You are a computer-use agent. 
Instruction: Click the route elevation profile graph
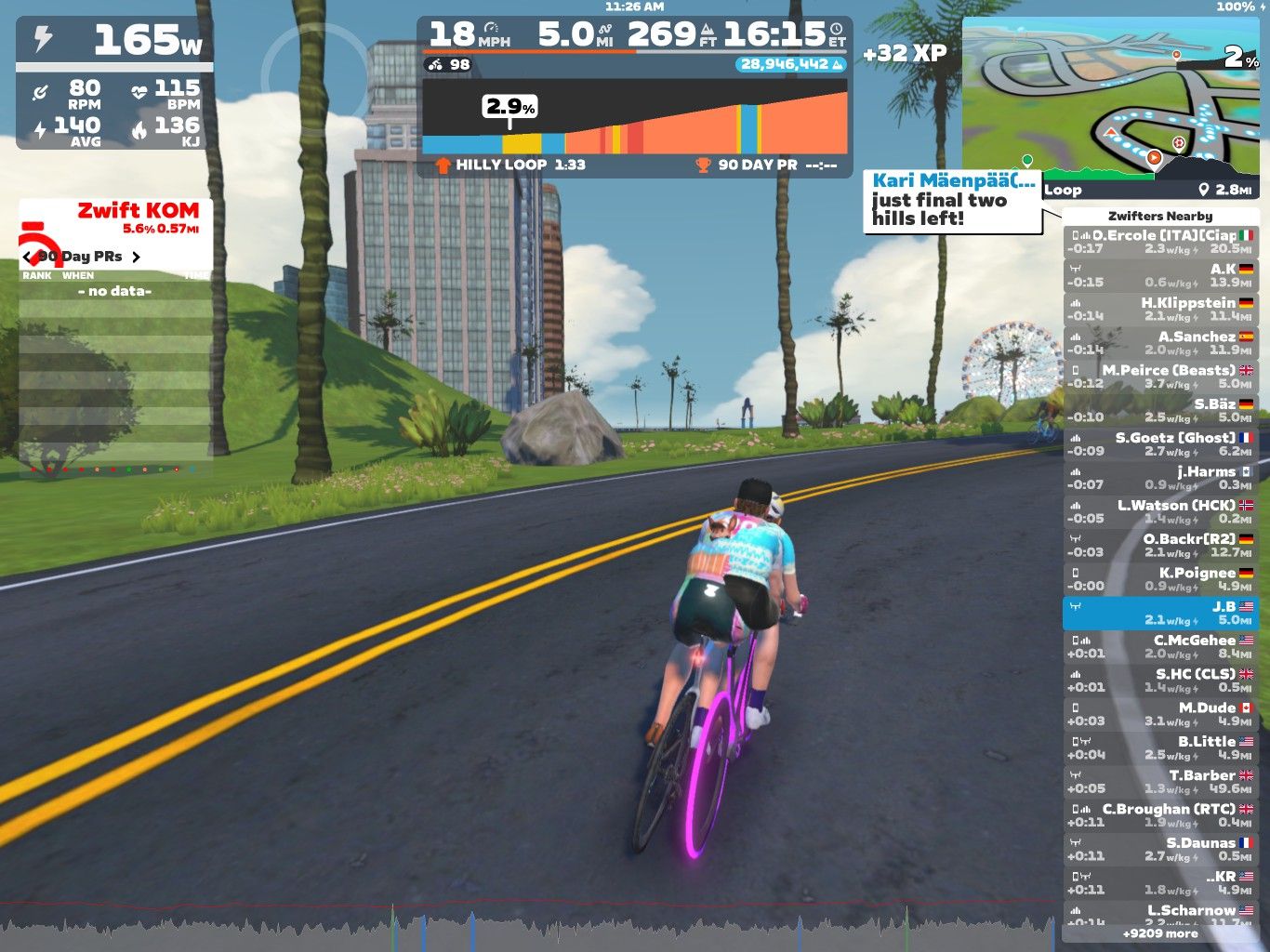[x=635, y=117]
